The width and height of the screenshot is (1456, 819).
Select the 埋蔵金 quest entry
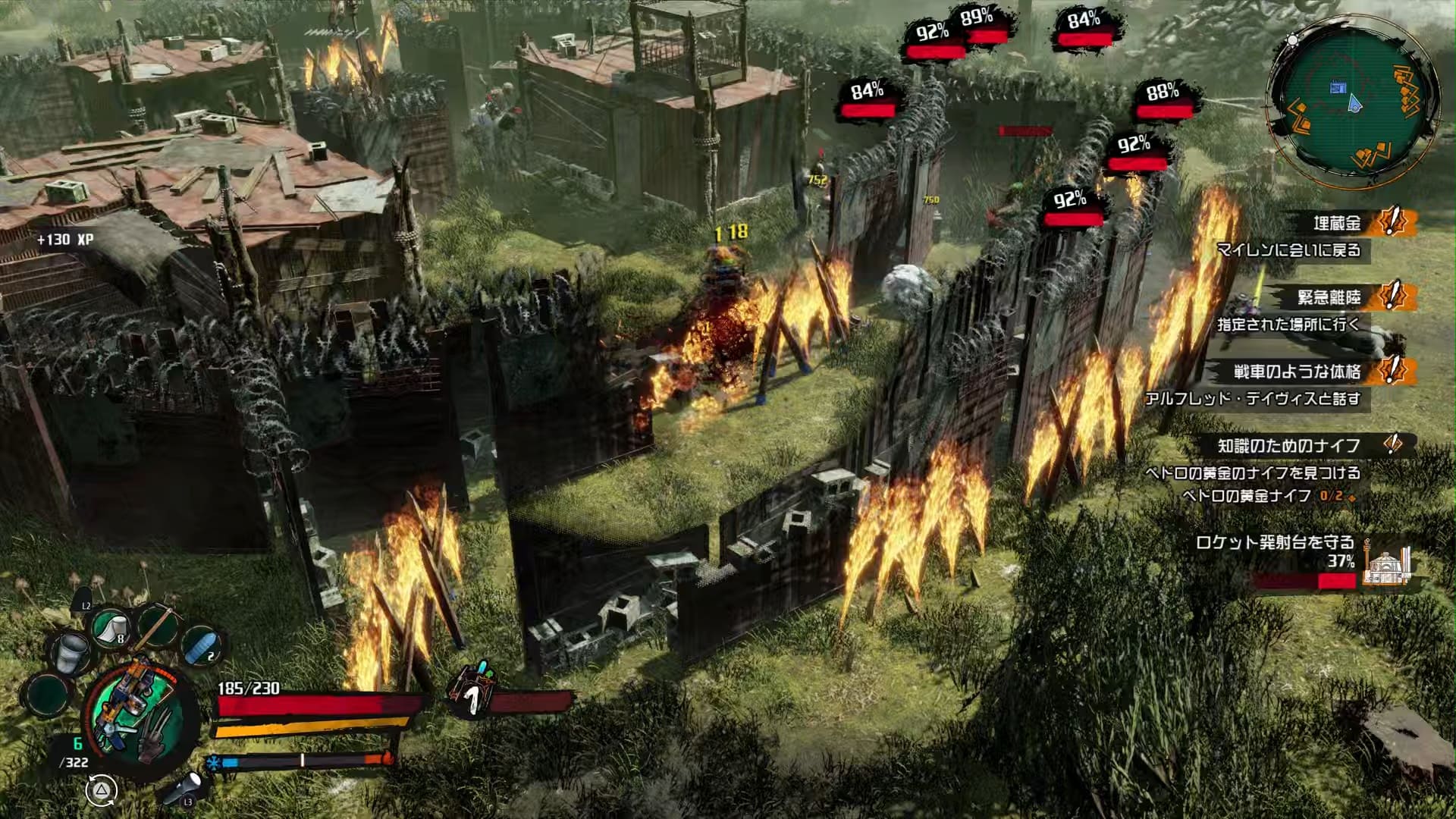point(1338,223)
